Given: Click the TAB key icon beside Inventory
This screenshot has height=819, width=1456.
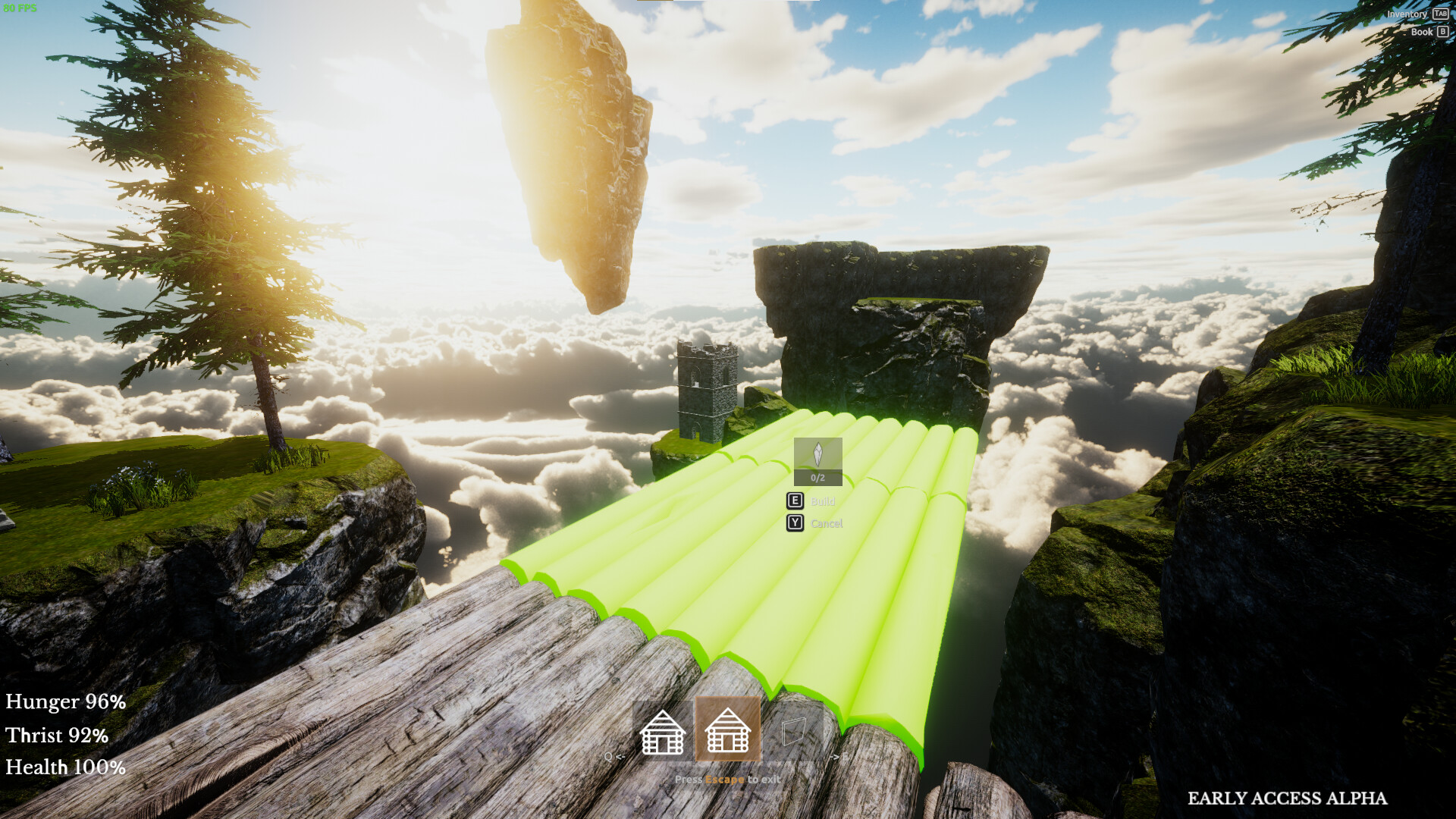Looking at the screenshot, I should [1440, 14].
